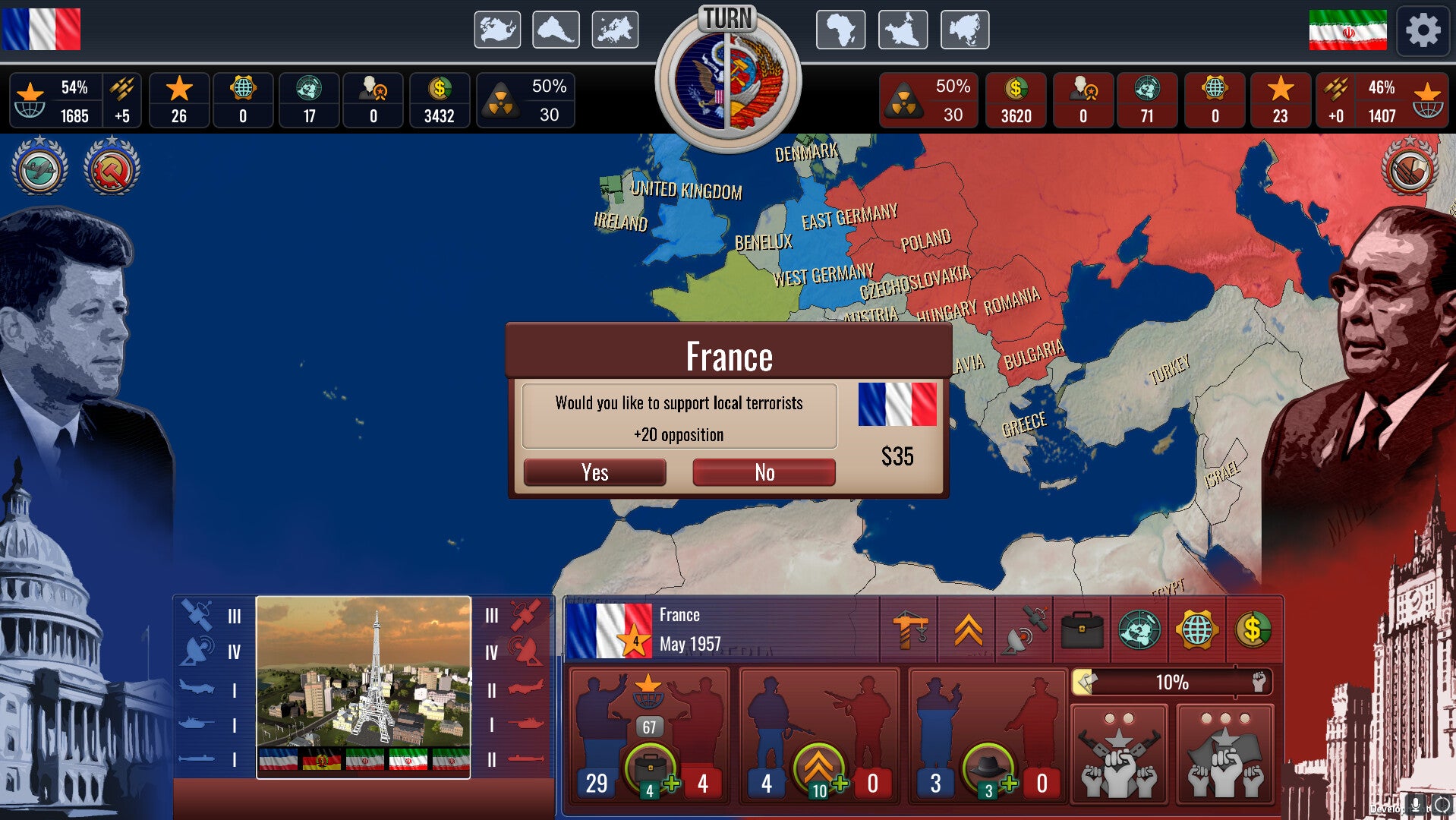Switch the map to the Middle East and India region
1456x820 pixels.
(903, 30)
